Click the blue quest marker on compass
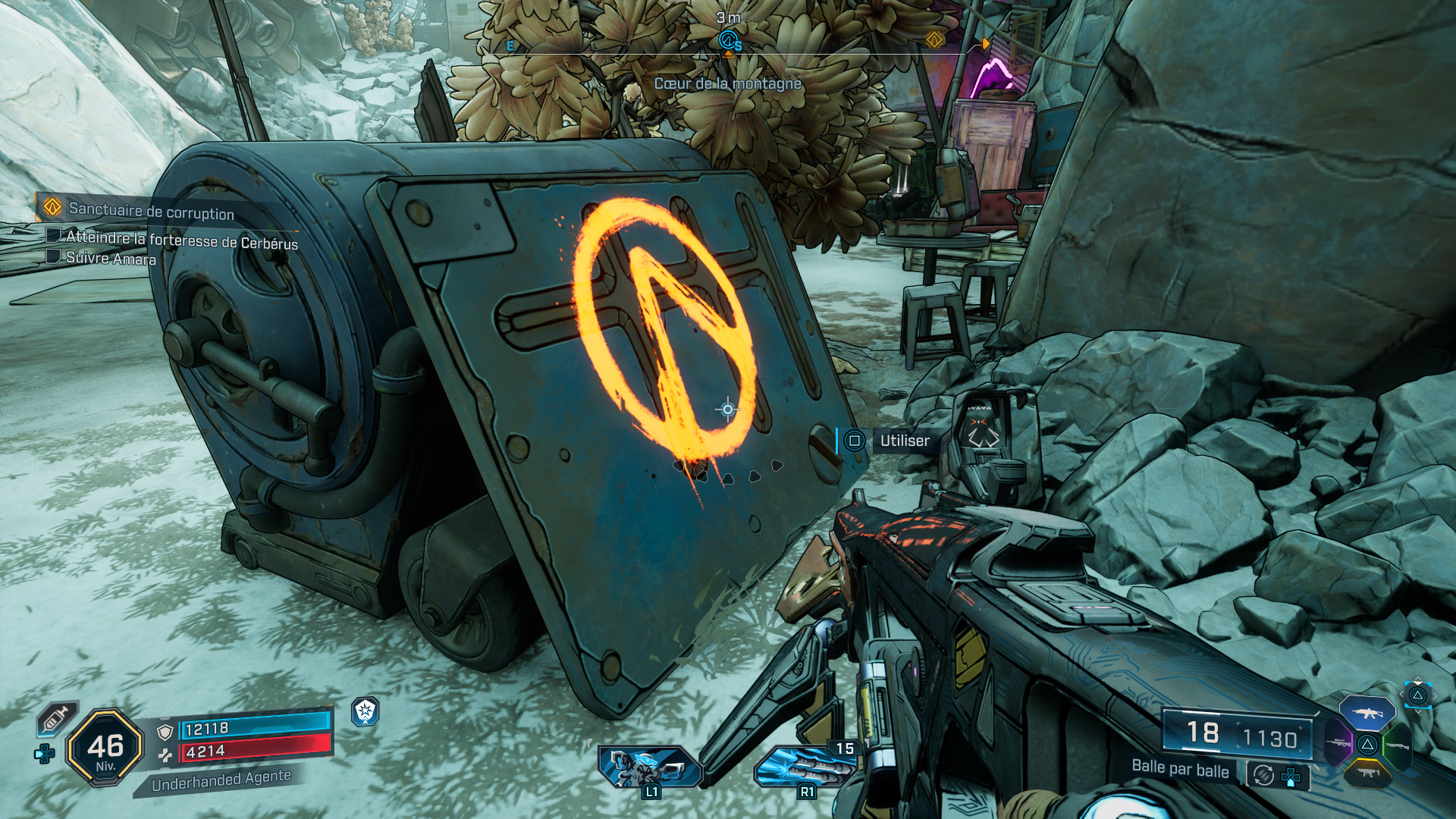 [x=728, y=39]
